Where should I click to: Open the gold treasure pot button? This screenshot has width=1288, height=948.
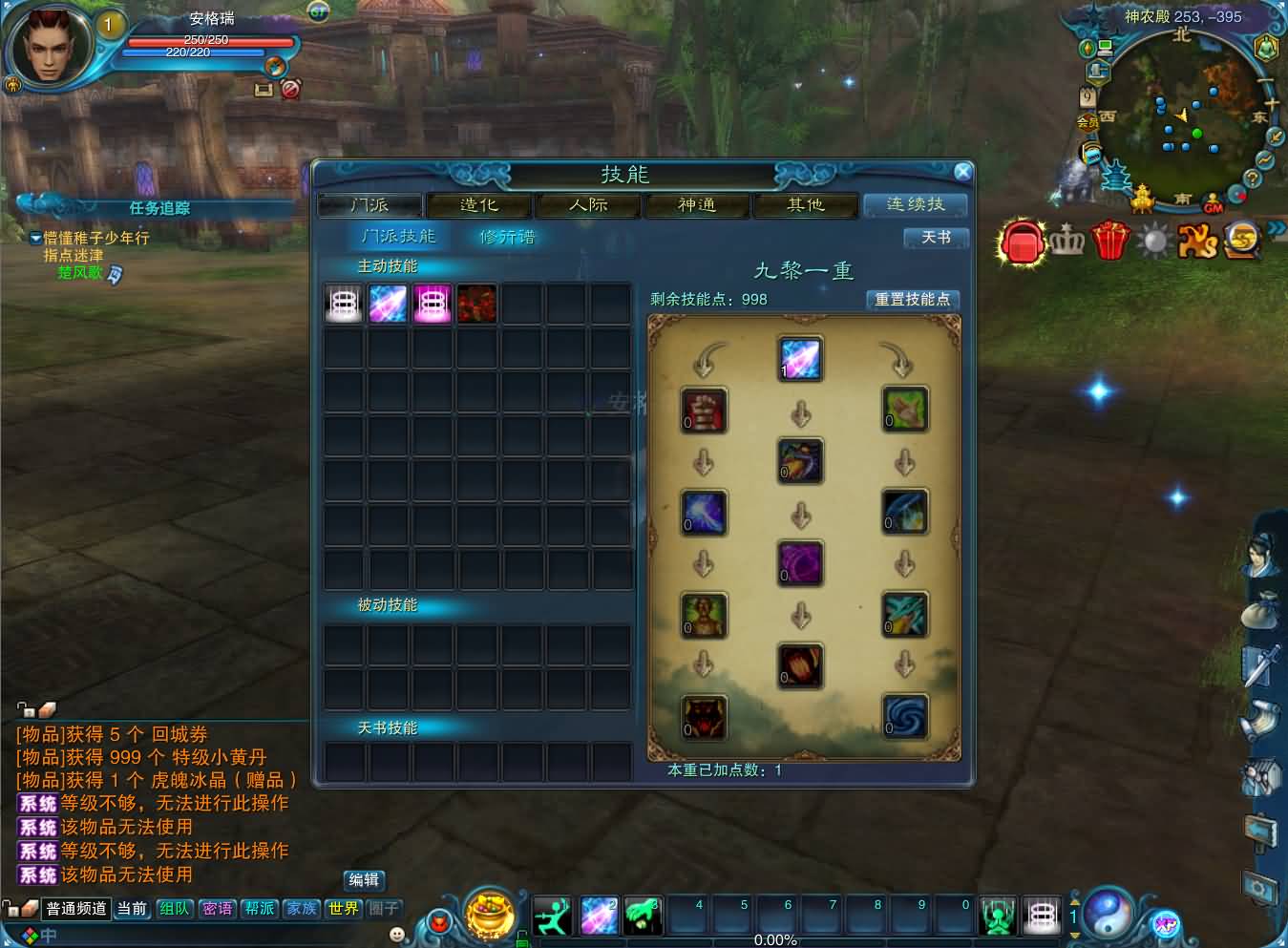click(490, 914)
